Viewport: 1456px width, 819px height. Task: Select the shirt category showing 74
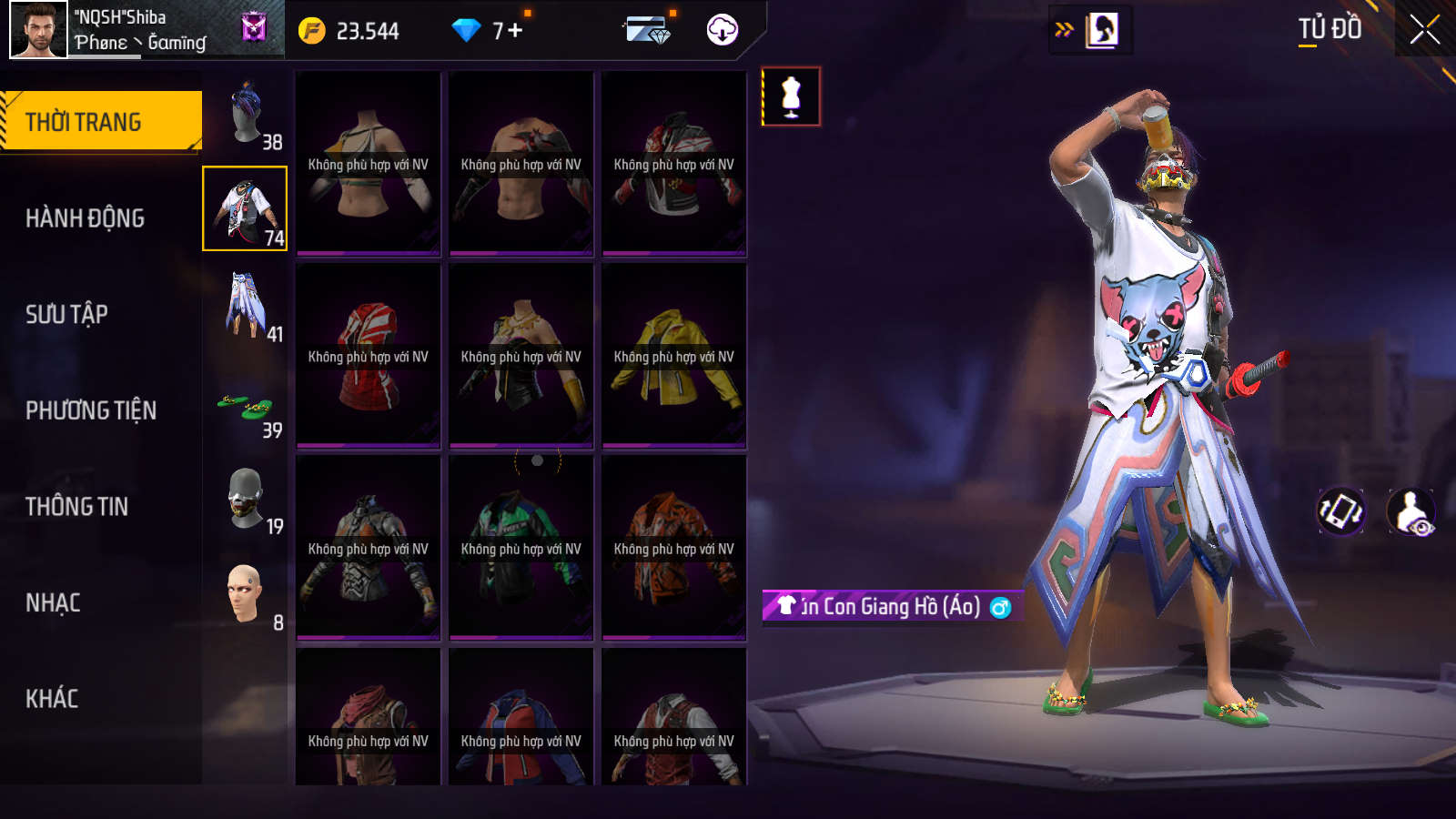[245, 208]
